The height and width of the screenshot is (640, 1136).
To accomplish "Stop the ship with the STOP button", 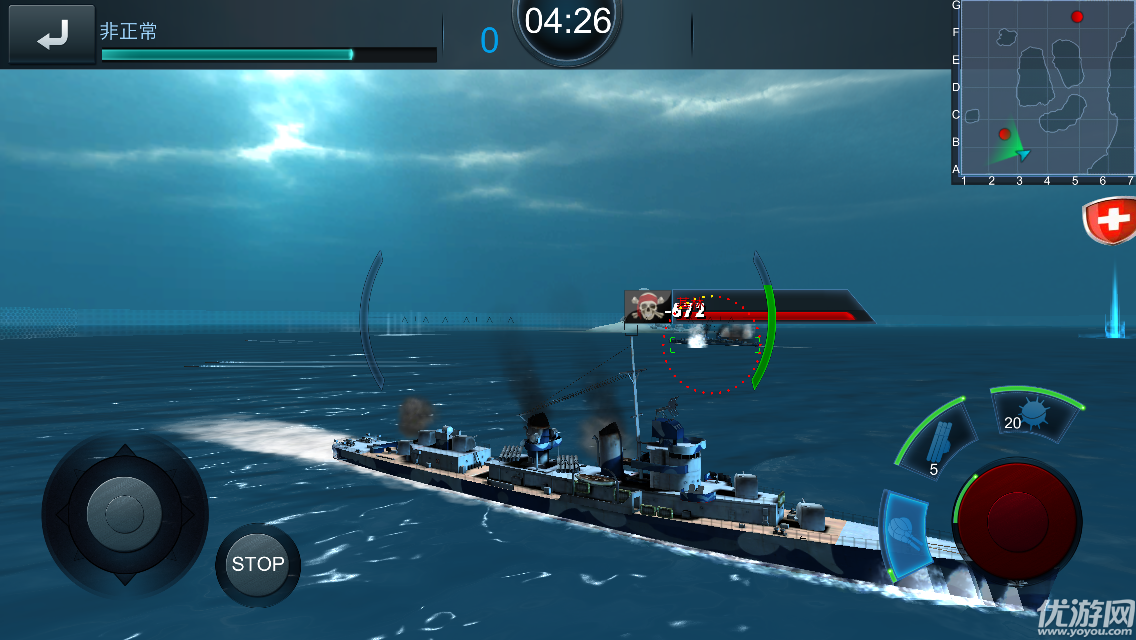I will pos(258,564).
